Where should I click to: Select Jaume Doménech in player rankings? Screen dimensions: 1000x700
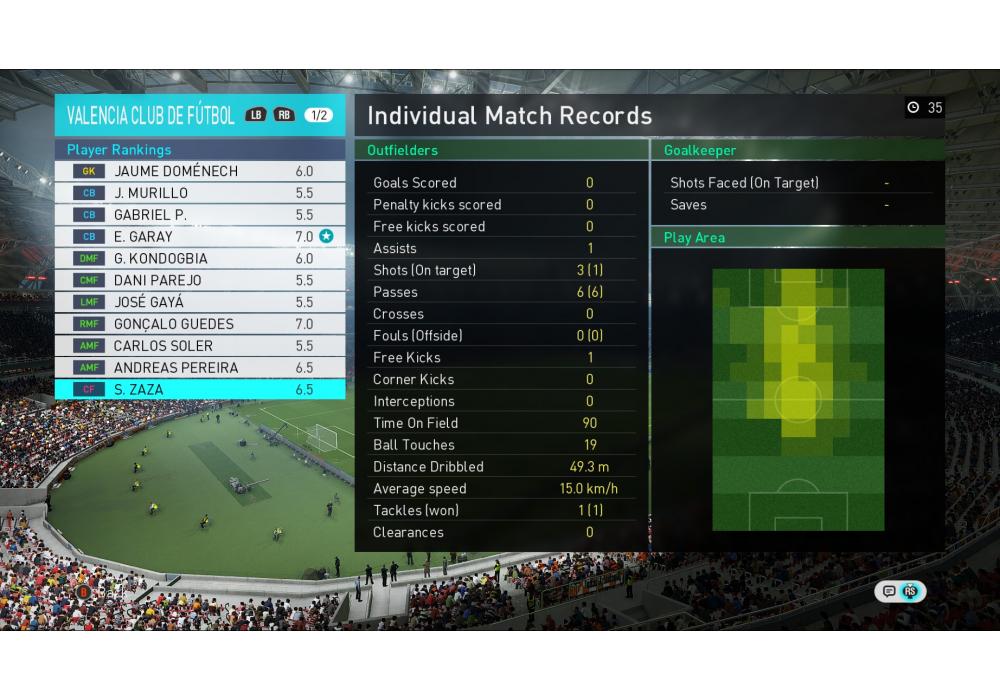pos(200,171)
